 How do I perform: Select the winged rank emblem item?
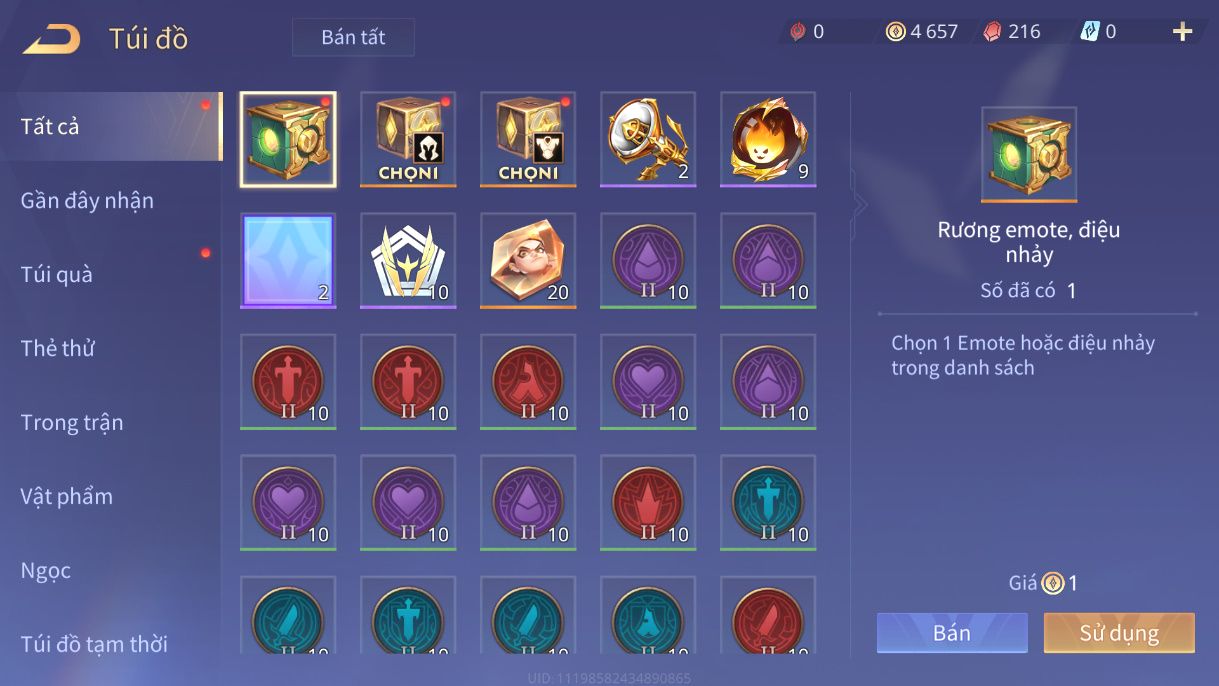(408, 261)
